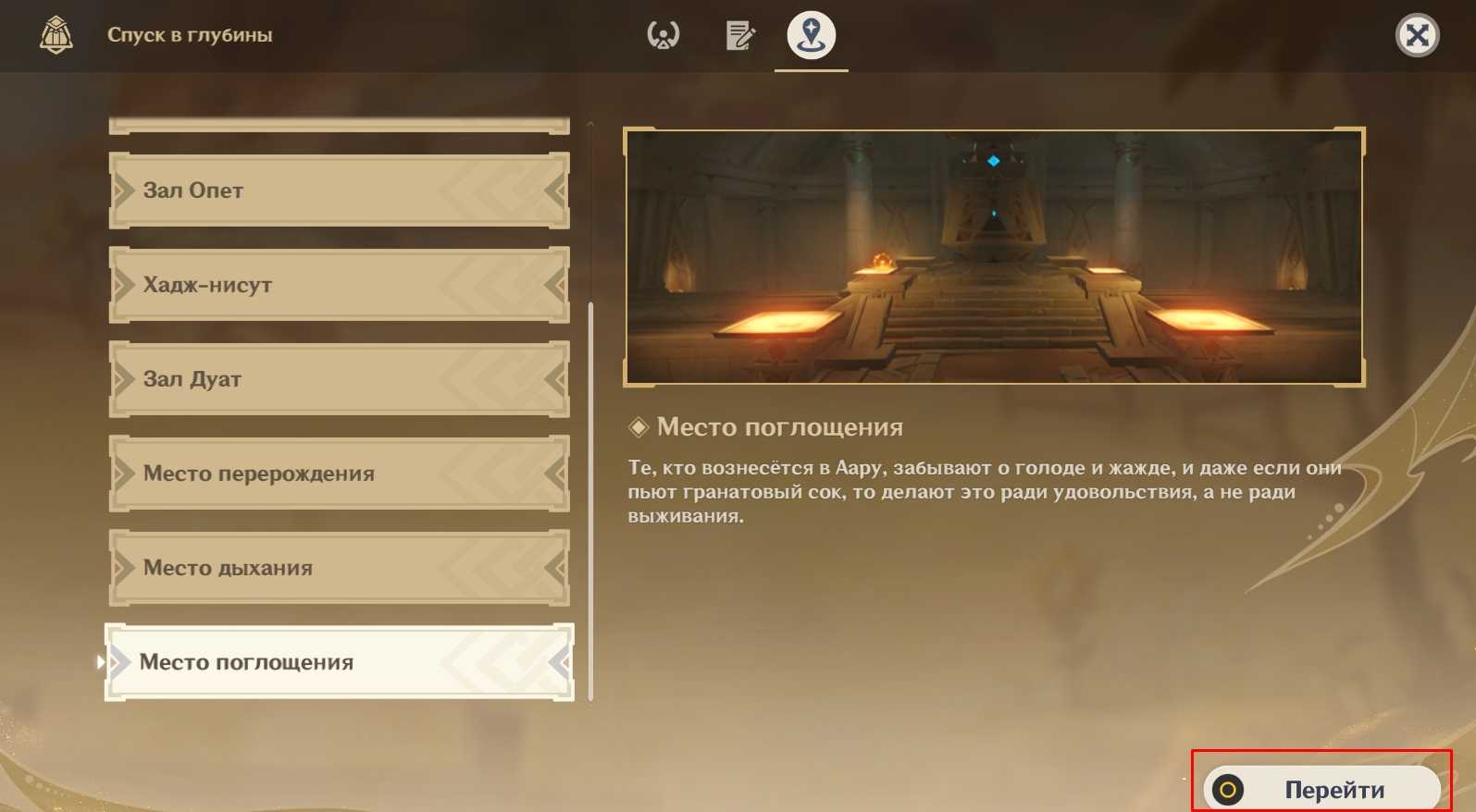Click the Перейти button
This screenshot has height=812, width=1476.
(x=1321, y=789)
